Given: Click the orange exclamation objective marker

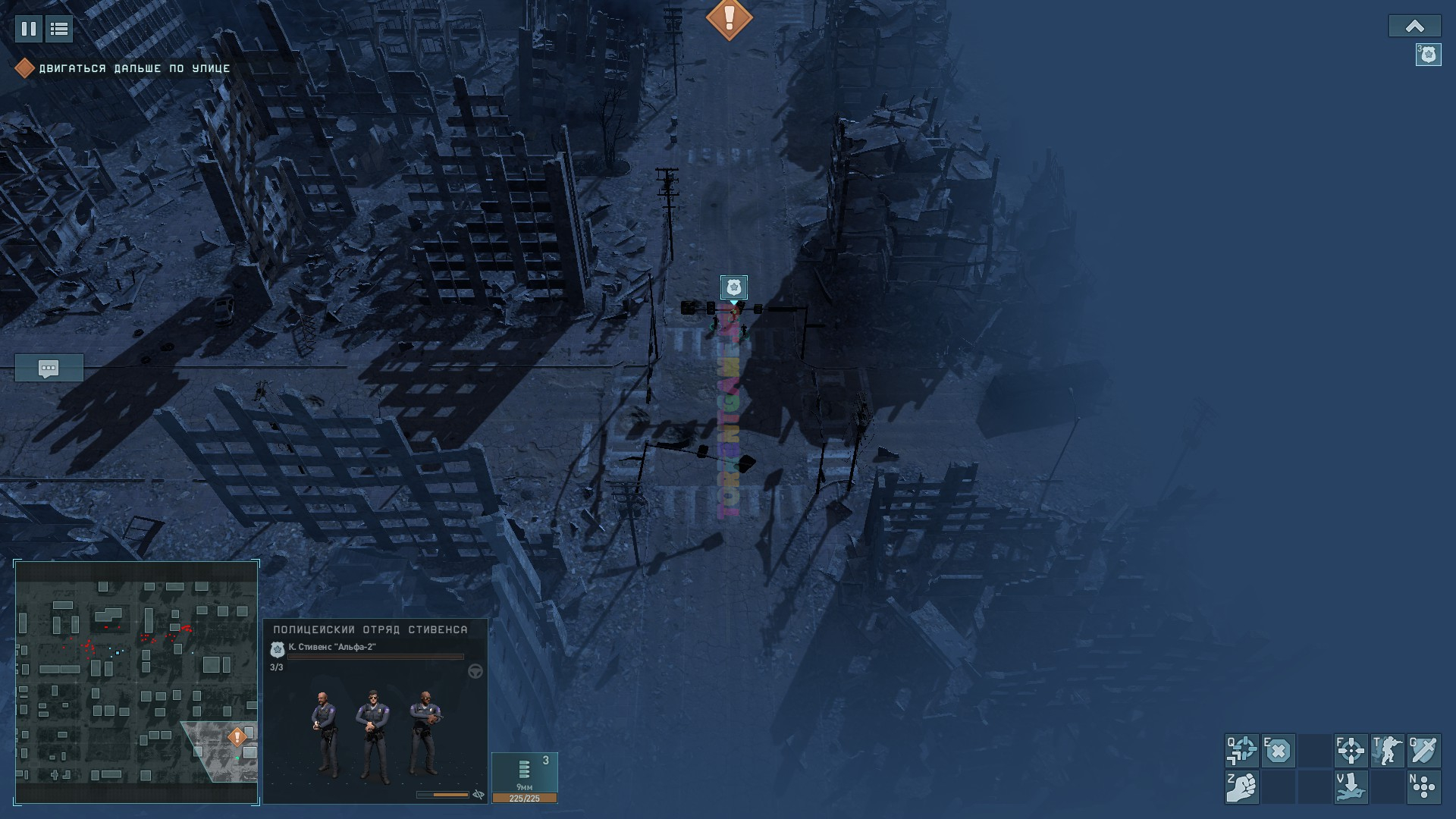Looking at the screenshot, I should 729,18.
